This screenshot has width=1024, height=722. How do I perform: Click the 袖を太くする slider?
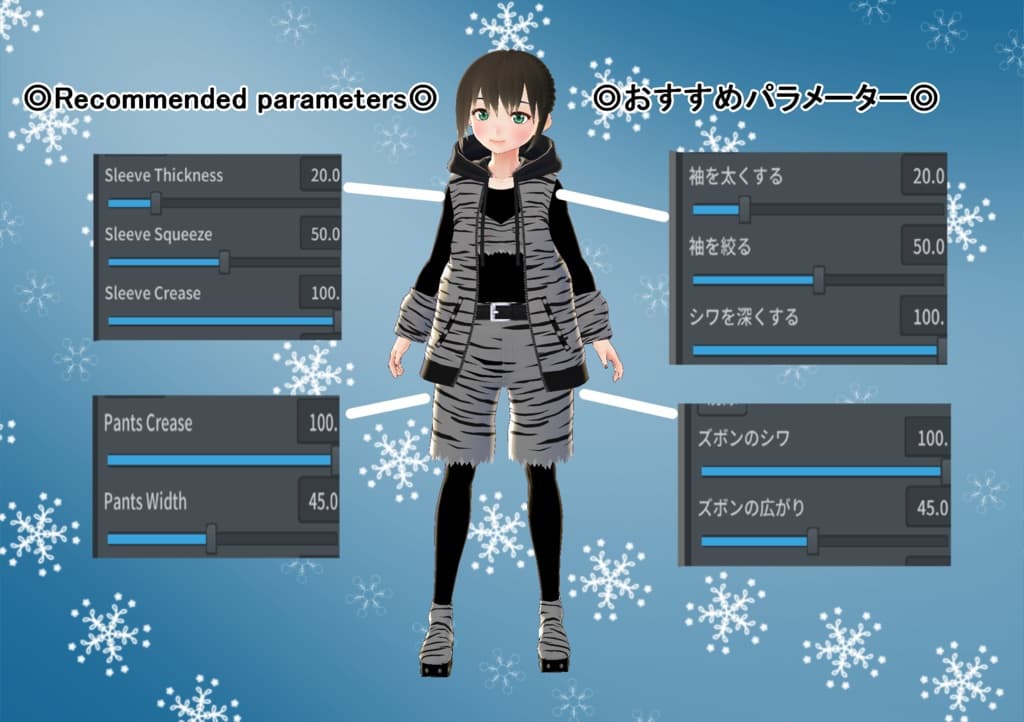pos(744,210)
